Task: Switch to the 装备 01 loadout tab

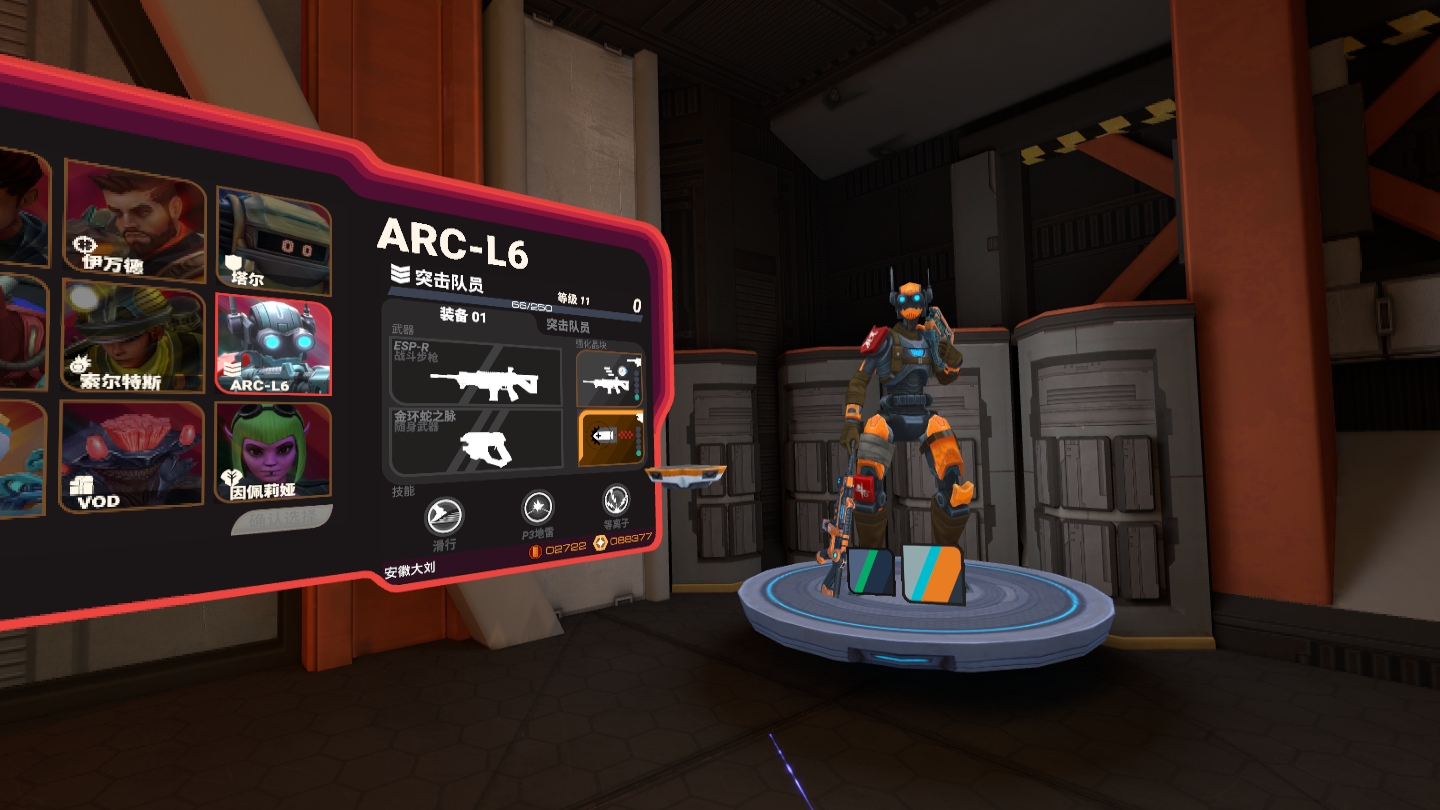Action: (463, 317)
